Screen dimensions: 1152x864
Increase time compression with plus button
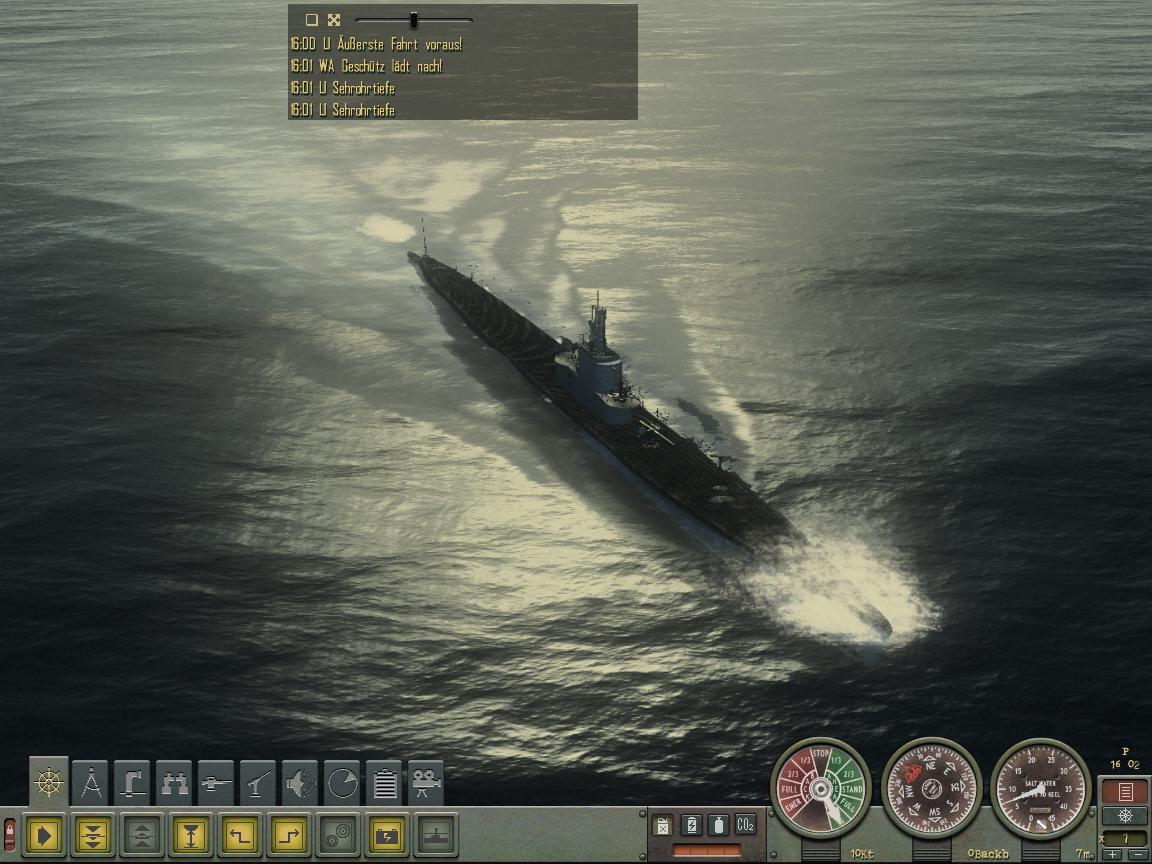tap(1113, 855)
